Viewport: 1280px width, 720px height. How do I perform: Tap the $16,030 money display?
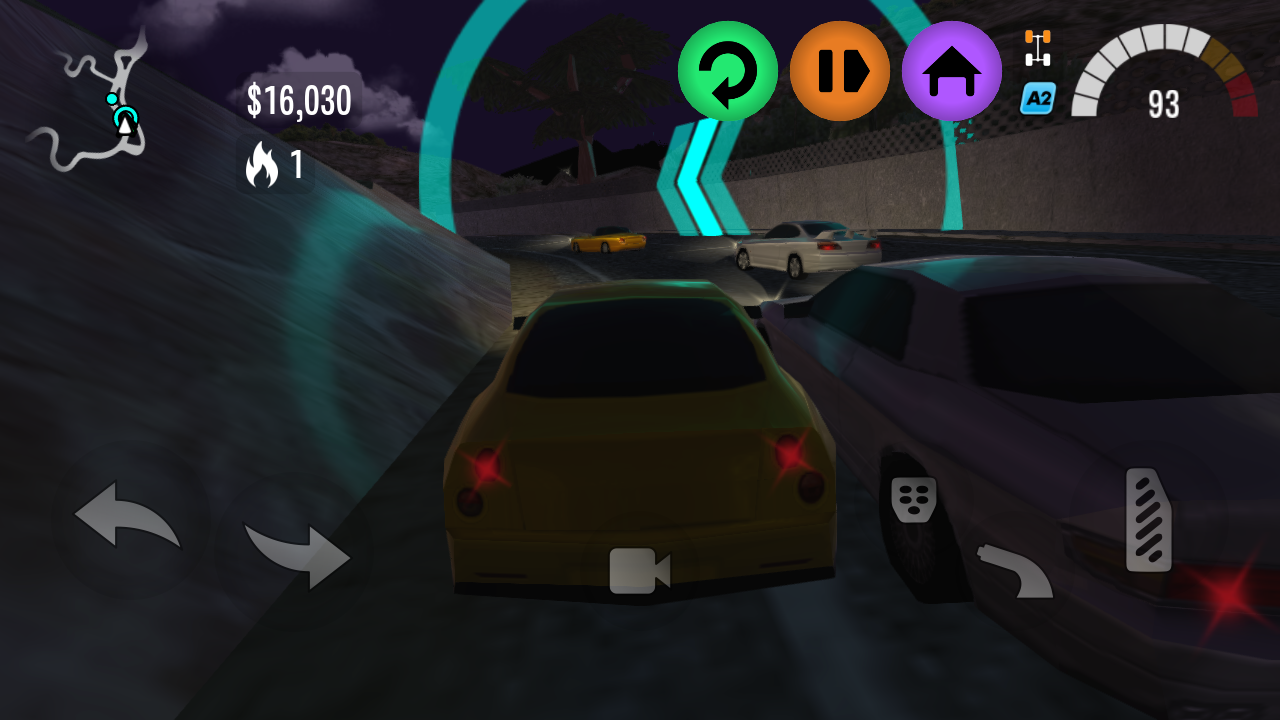click(x=299, y=100)
